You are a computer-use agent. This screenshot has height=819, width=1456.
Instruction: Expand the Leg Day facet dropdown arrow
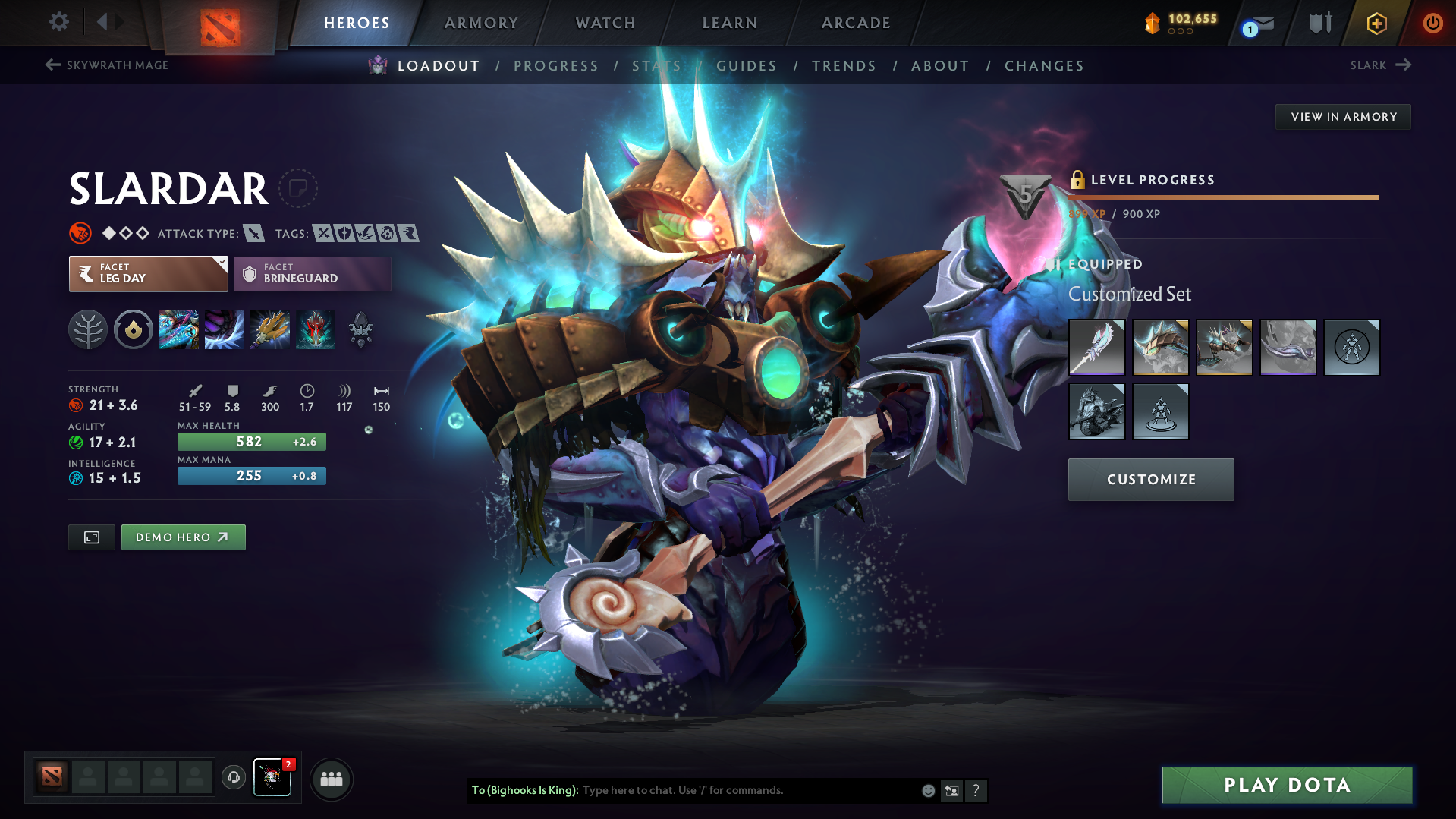(221, 263)
